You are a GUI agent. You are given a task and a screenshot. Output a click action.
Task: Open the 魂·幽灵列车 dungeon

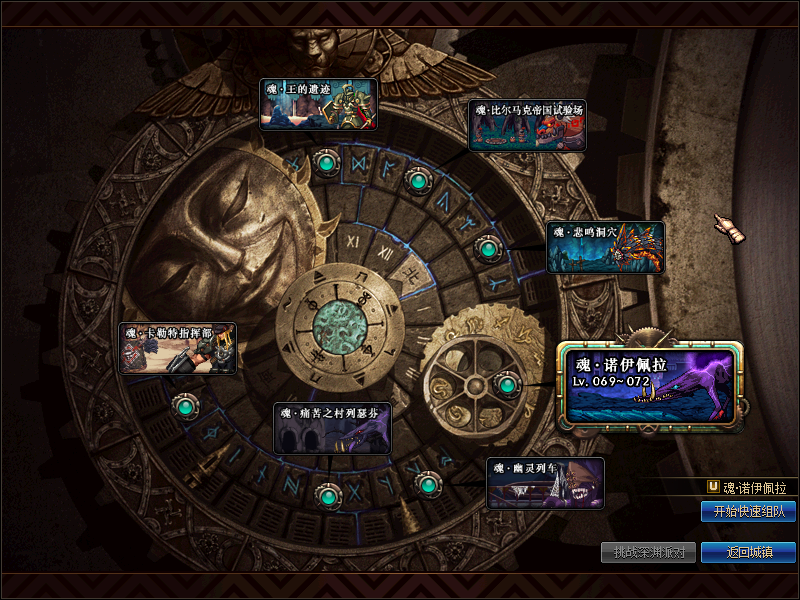click(545, 483)
